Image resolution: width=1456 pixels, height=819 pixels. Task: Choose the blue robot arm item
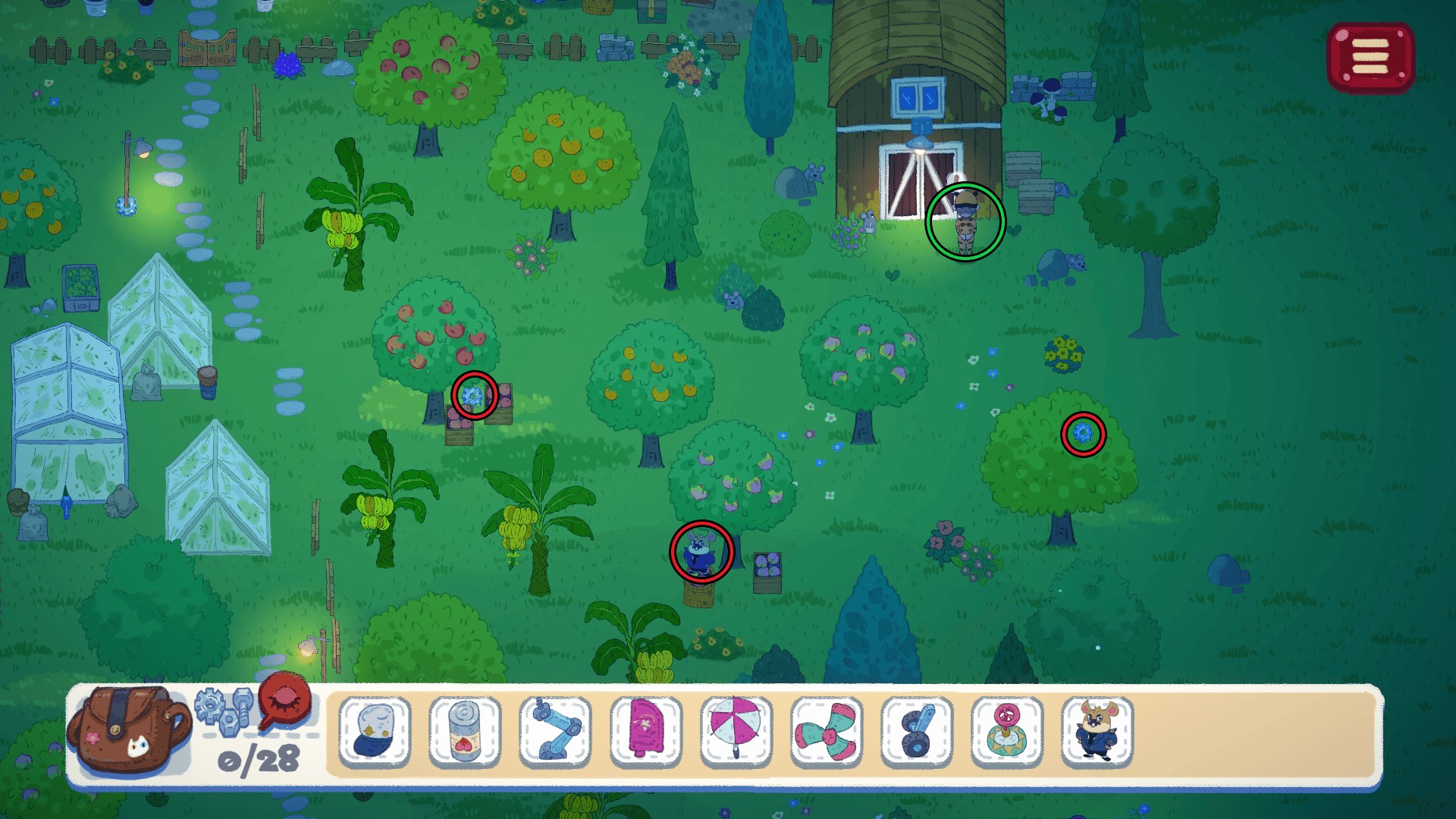pos(555,732)
